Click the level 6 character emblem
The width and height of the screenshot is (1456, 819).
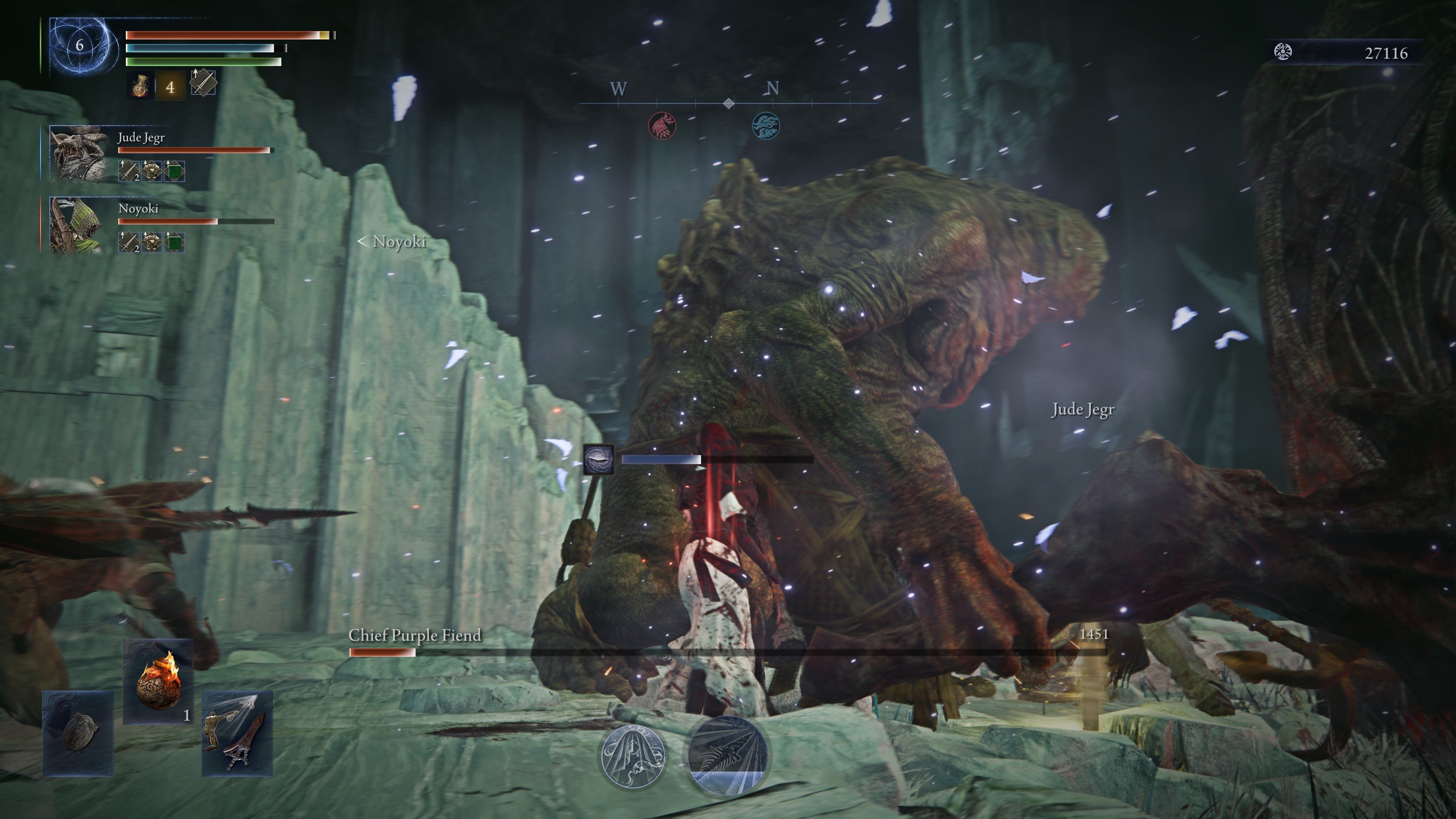[x=80, y=46]
